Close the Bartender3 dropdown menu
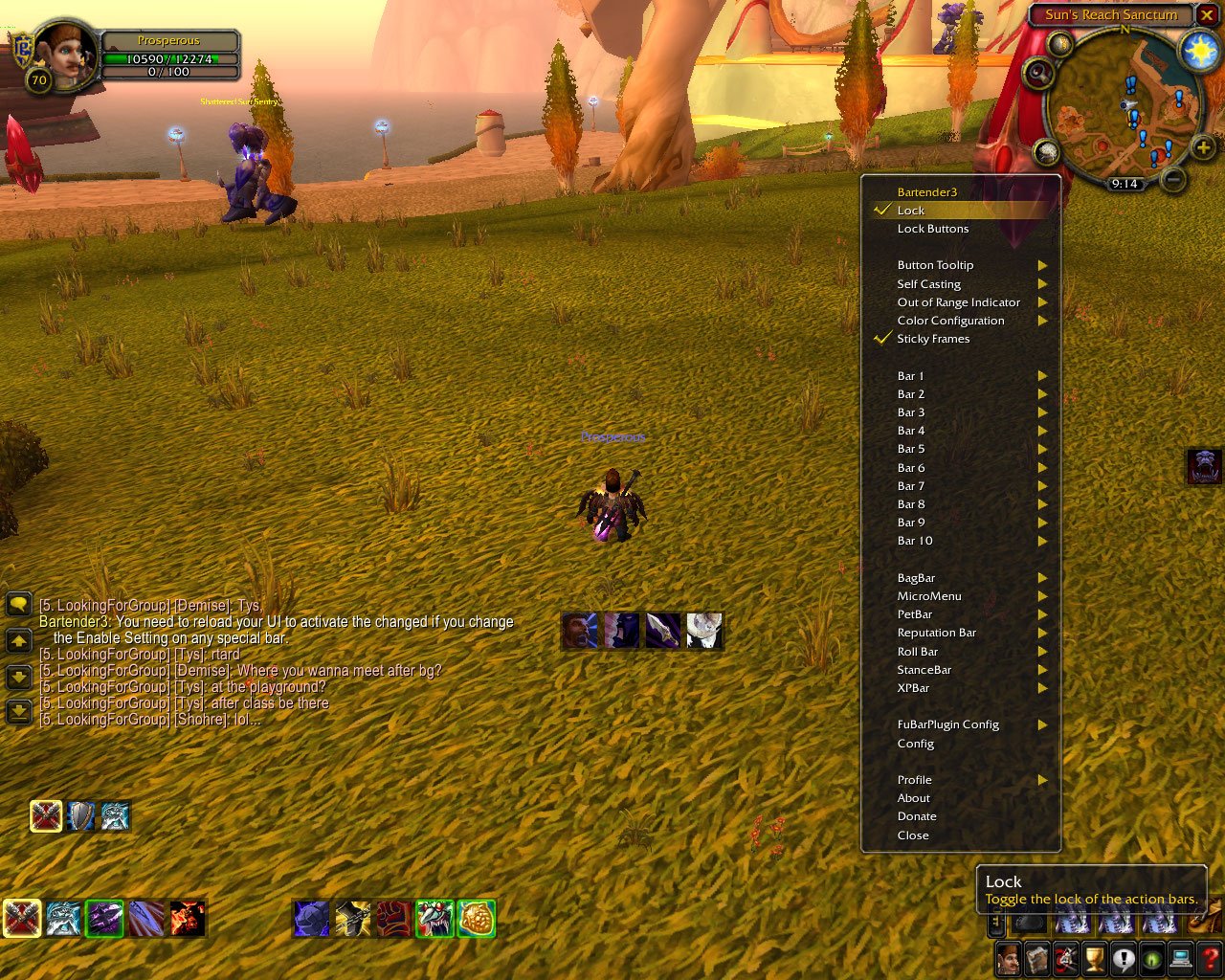Viewport: 1225px width, 980px height. point(913,835)
